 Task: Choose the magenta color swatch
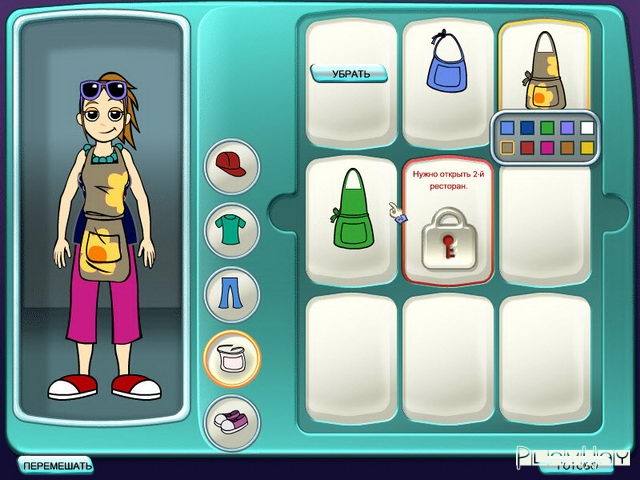click(547, 148)
